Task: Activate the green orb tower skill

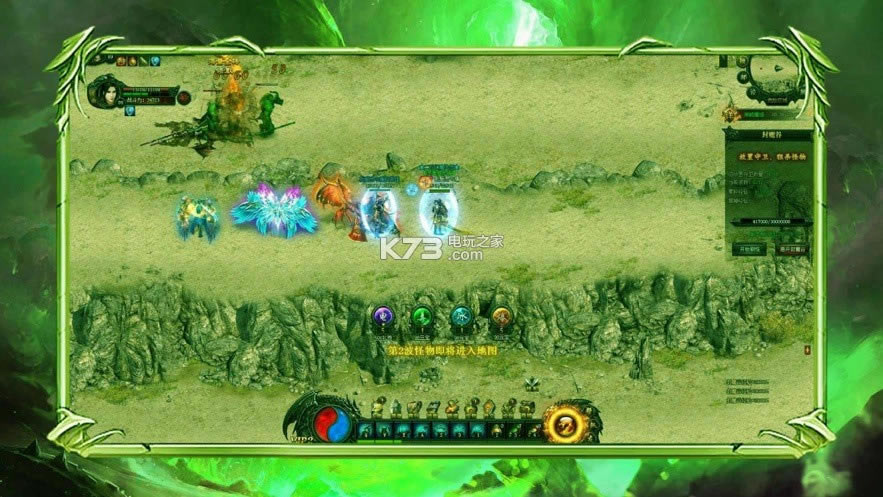Action: pos(422,318)
